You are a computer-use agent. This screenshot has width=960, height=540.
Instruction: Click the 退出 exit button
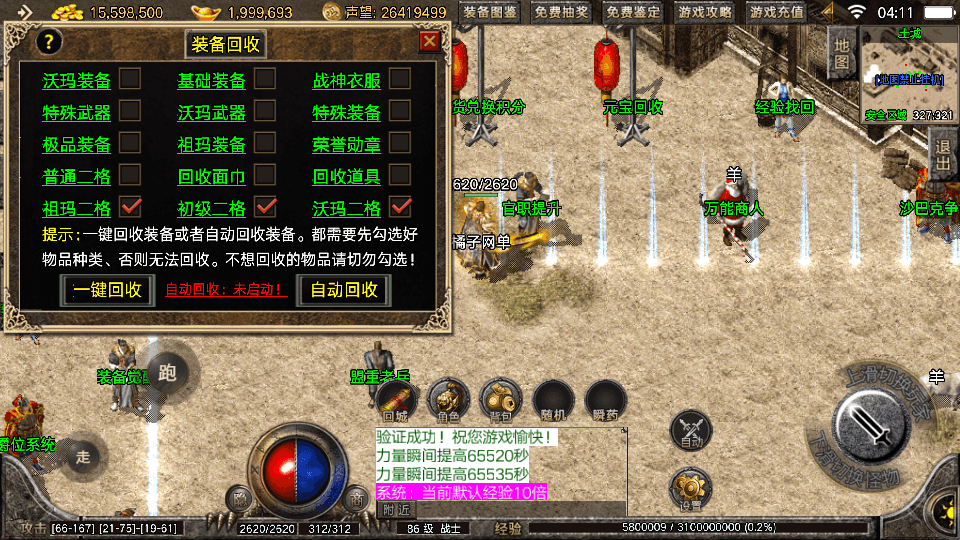point(941,155)
